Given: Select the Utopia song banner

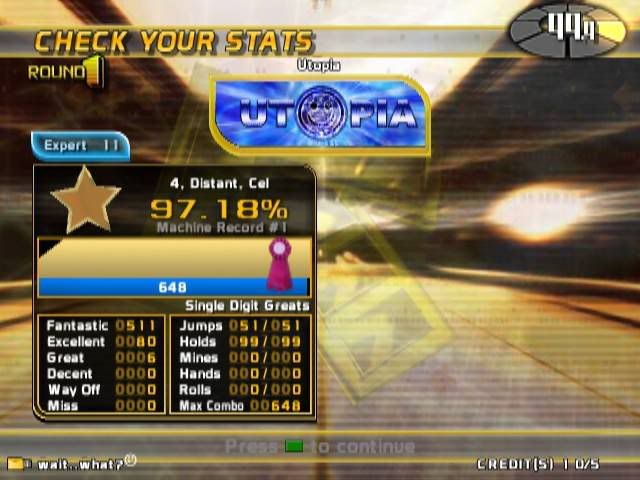Looking at the screenshot, I should pyautogui.click(x=320, y=114).
